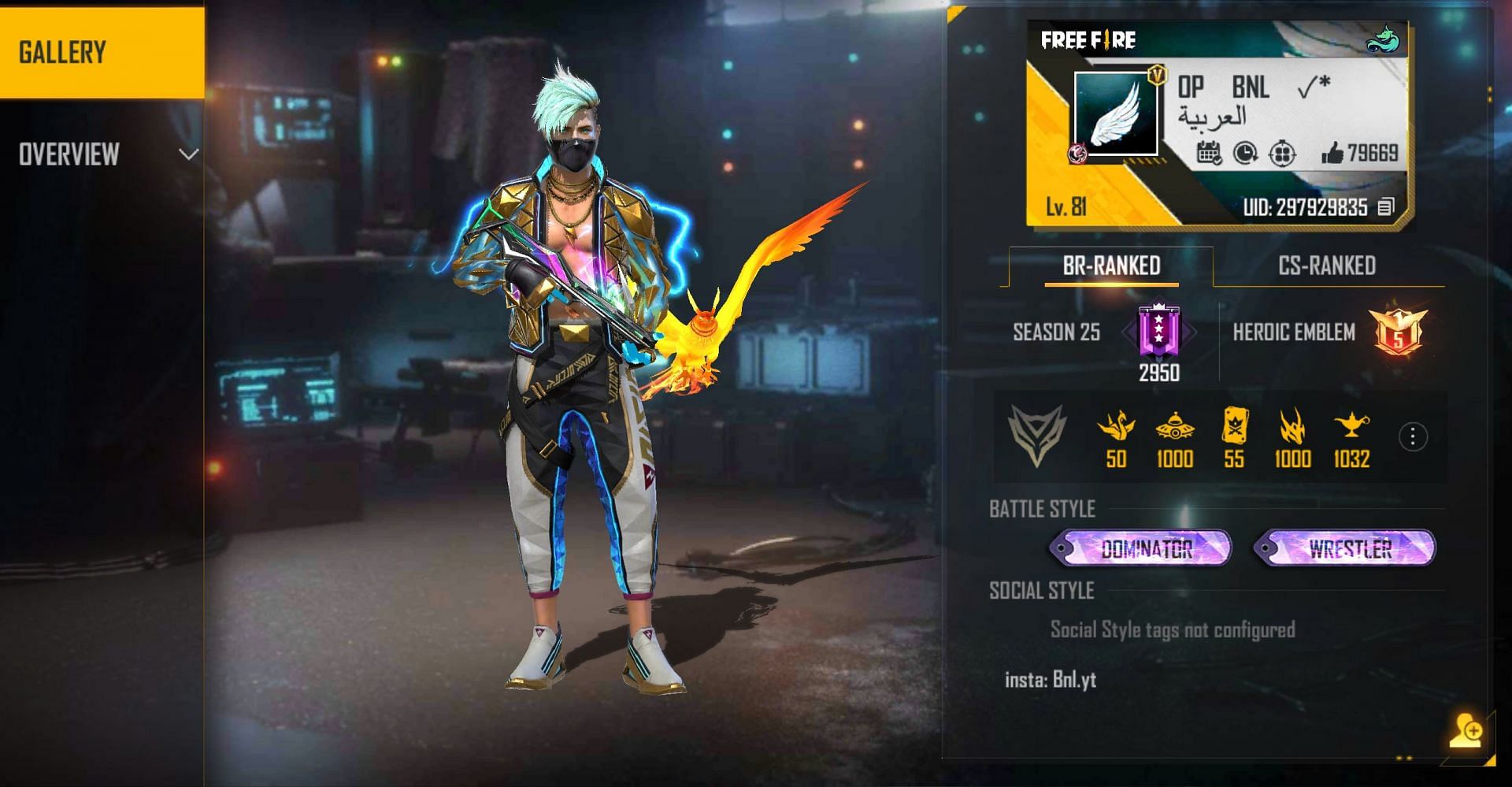The image size is (1512, 787).
Task: Select the Wrestler battle style tag
Action: click(1345, 548)
